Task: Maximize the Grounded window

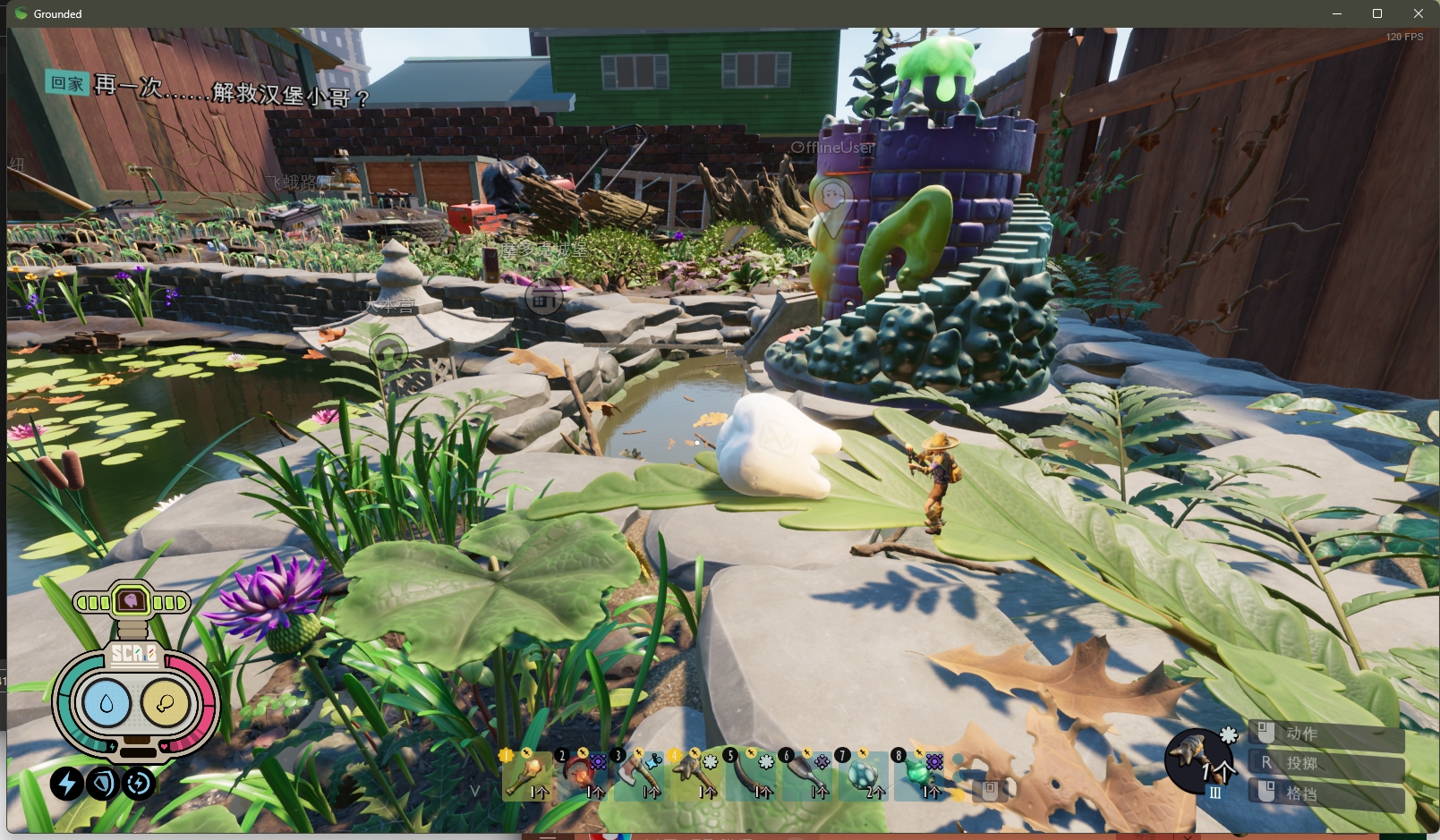Action: pyautogui.click(x=1377, y=13)
